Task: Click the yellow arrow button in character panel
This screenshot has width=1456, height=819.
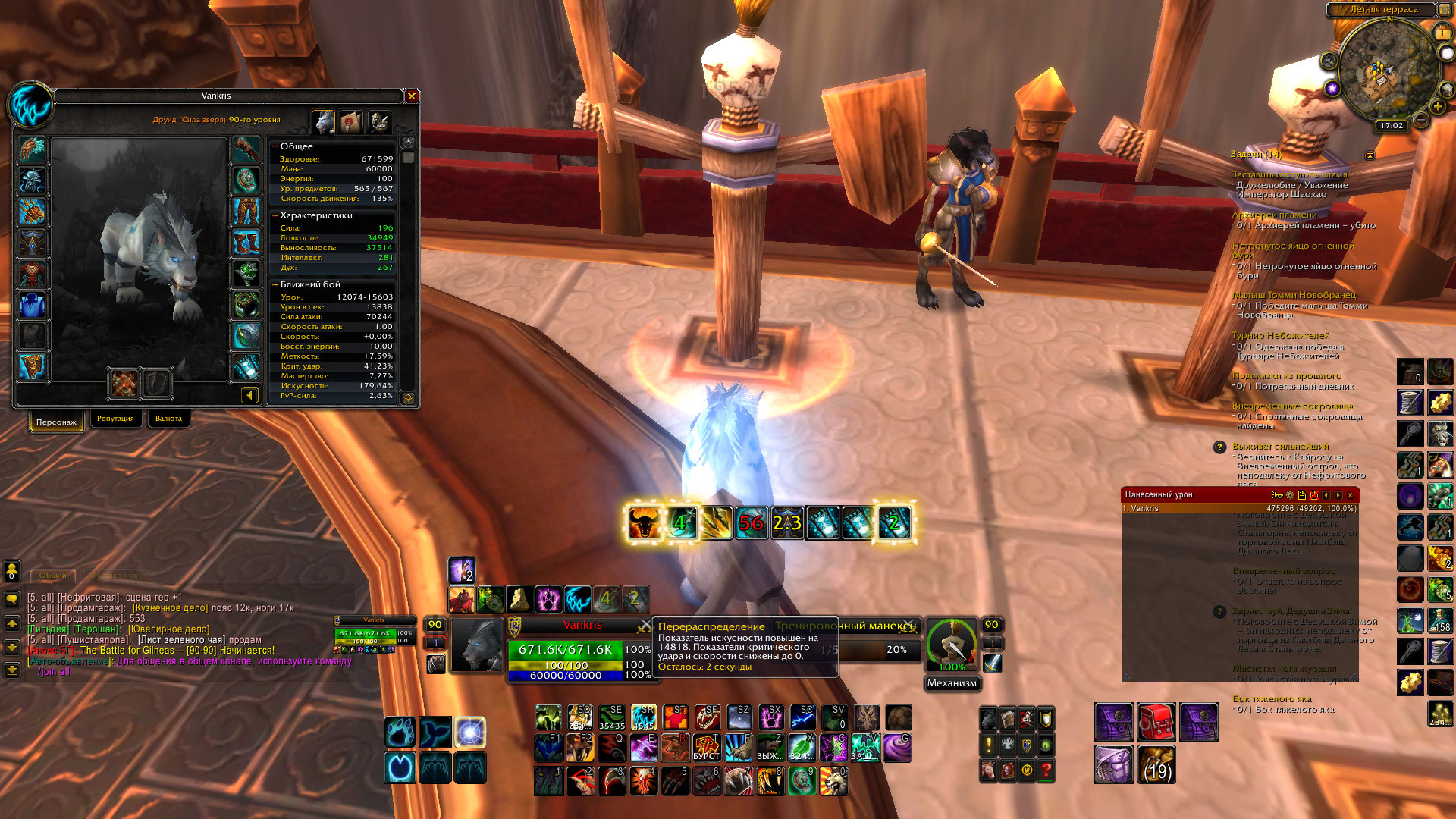Action: (249, 395)
